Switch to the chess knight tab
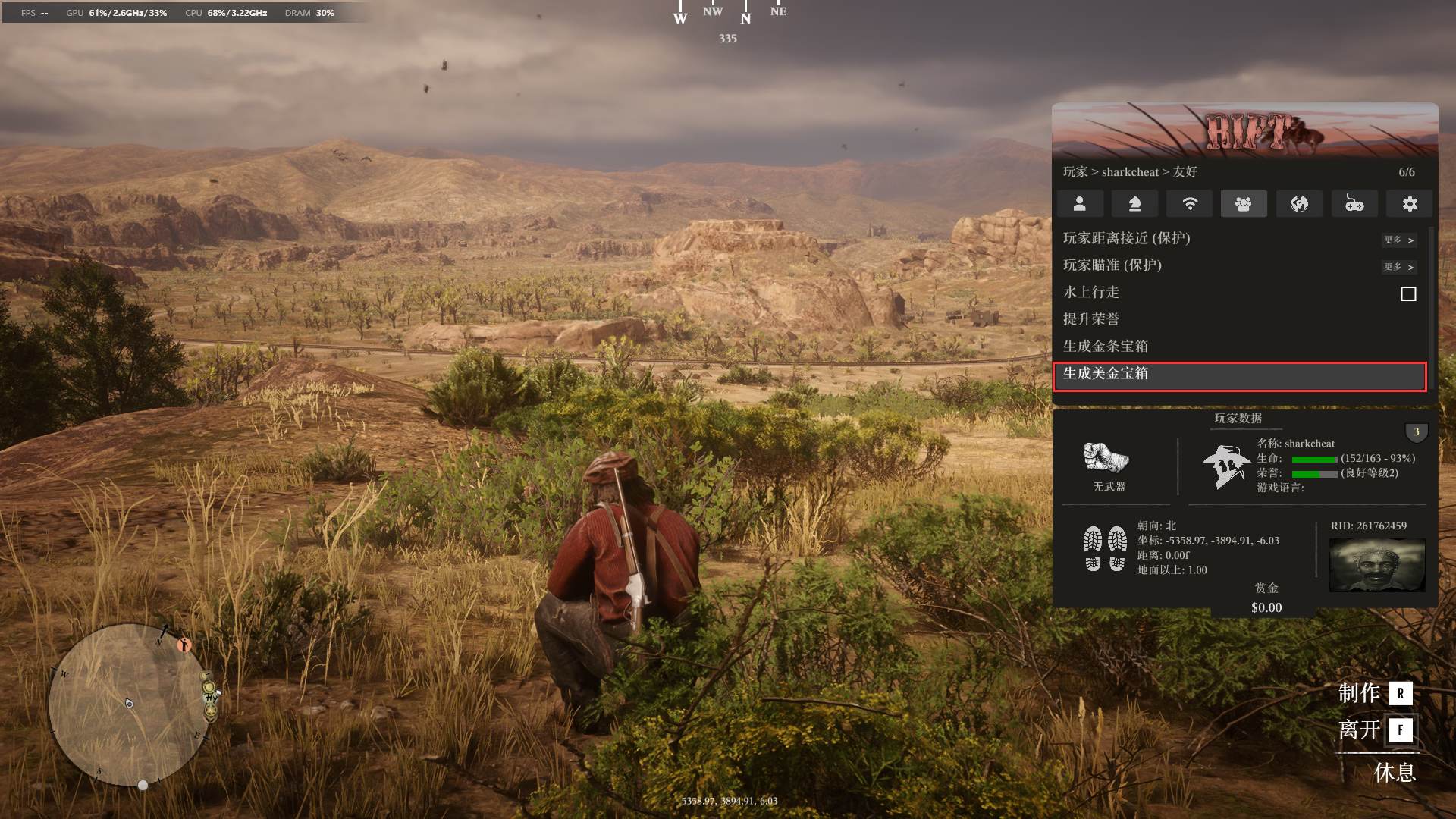 click(1134, 204)
